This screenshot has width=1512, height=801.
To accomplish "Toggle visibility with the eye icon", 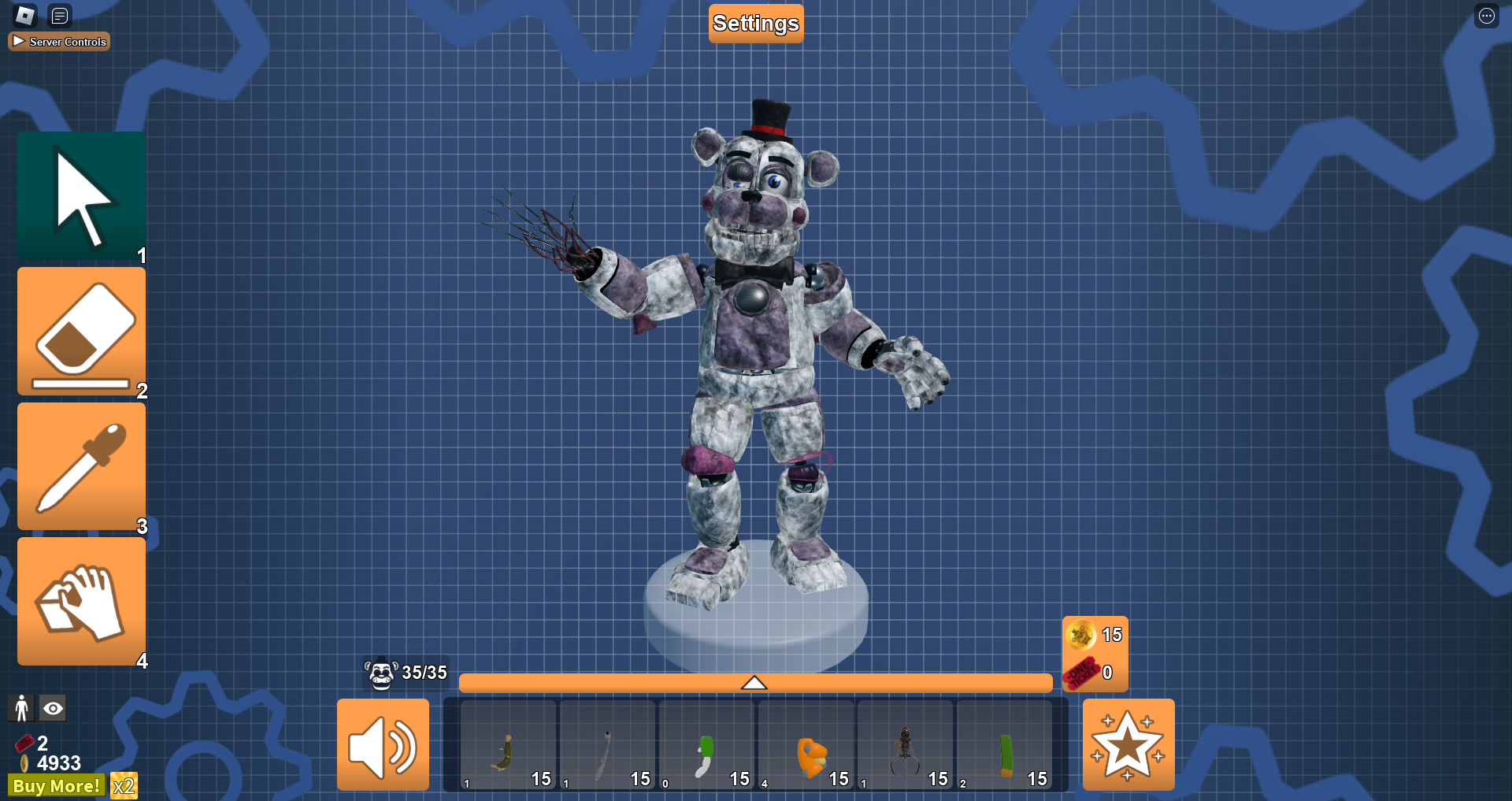I will coord(53,708).
